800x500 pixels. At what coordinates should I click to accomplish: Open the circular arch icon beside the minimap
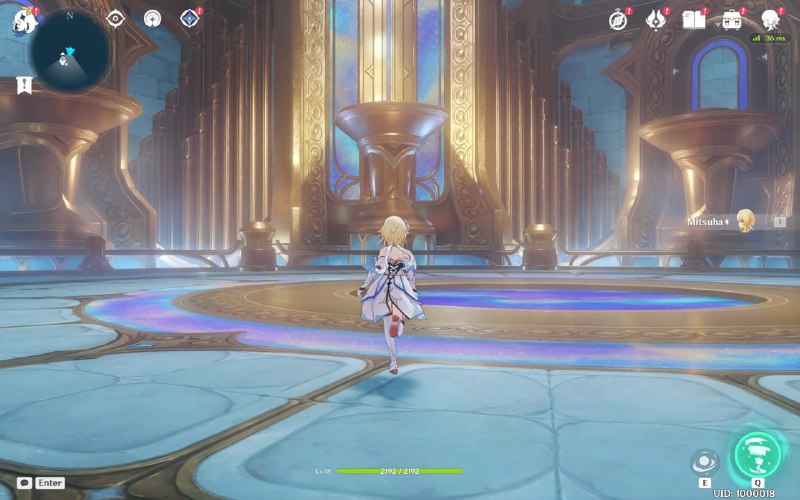(152, 18)
